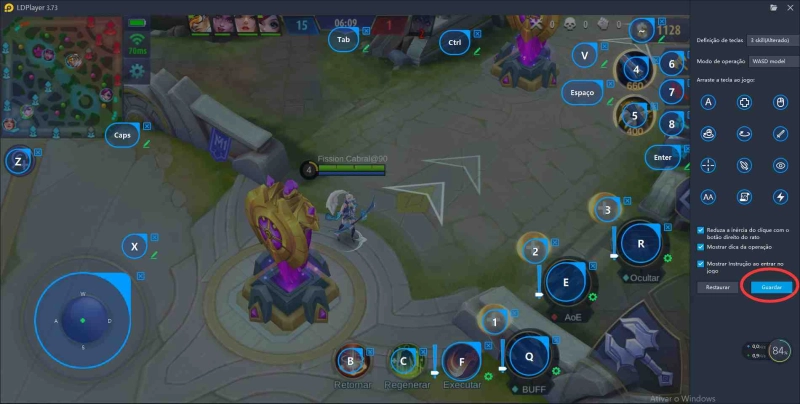This screenshot has width=800, height=404.
Task: Select the lightning bolt key tool
Action: coord(780,196)
